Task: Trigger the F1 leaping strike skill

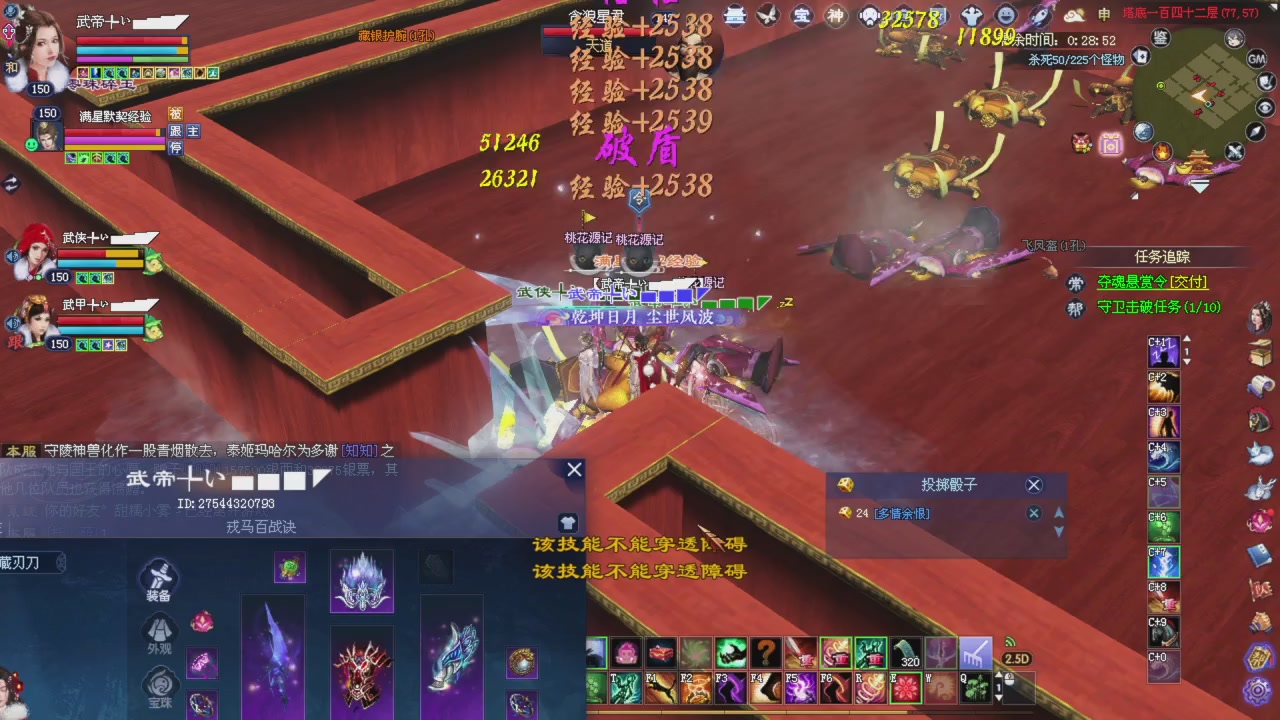Action: (659, 687)
